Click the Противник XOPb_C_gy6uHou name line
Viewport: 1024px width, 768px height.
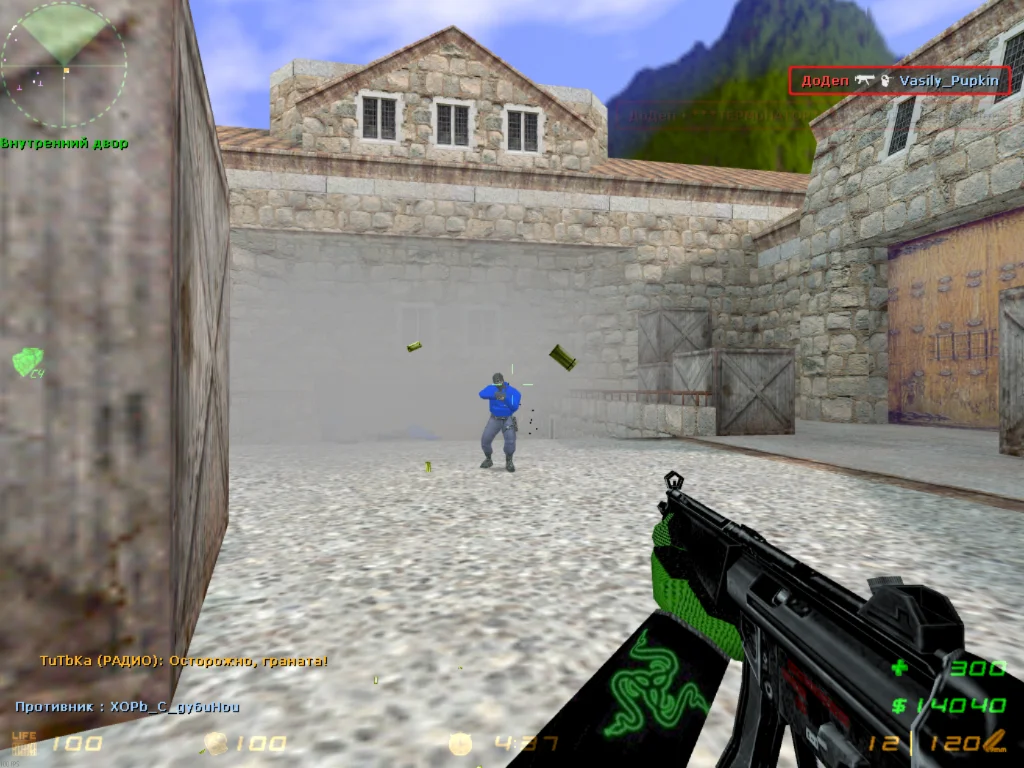coord(127,707)
